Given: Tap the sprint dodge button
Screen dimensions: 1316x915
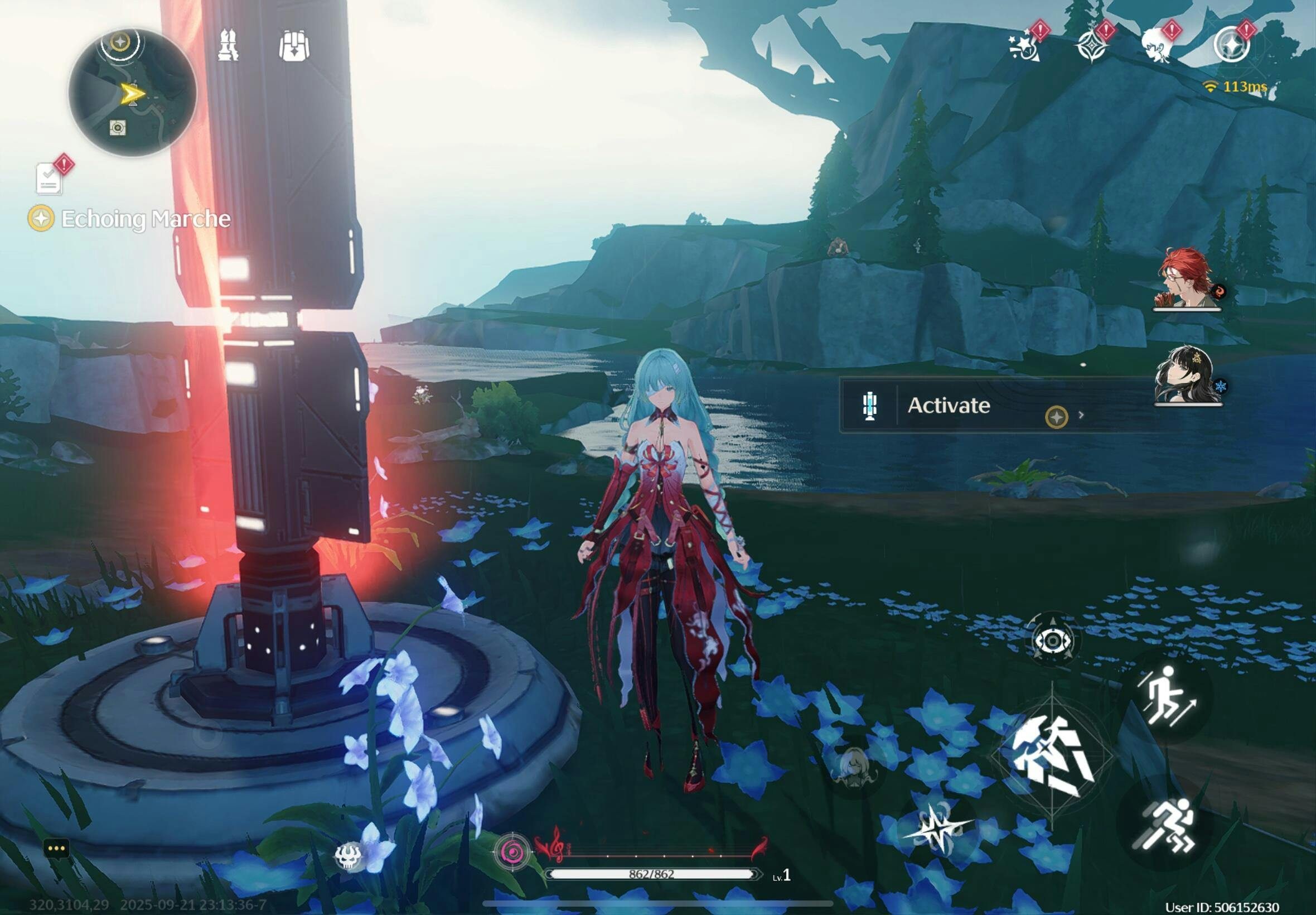Looking at the screenshot, I should (1166, 826).
